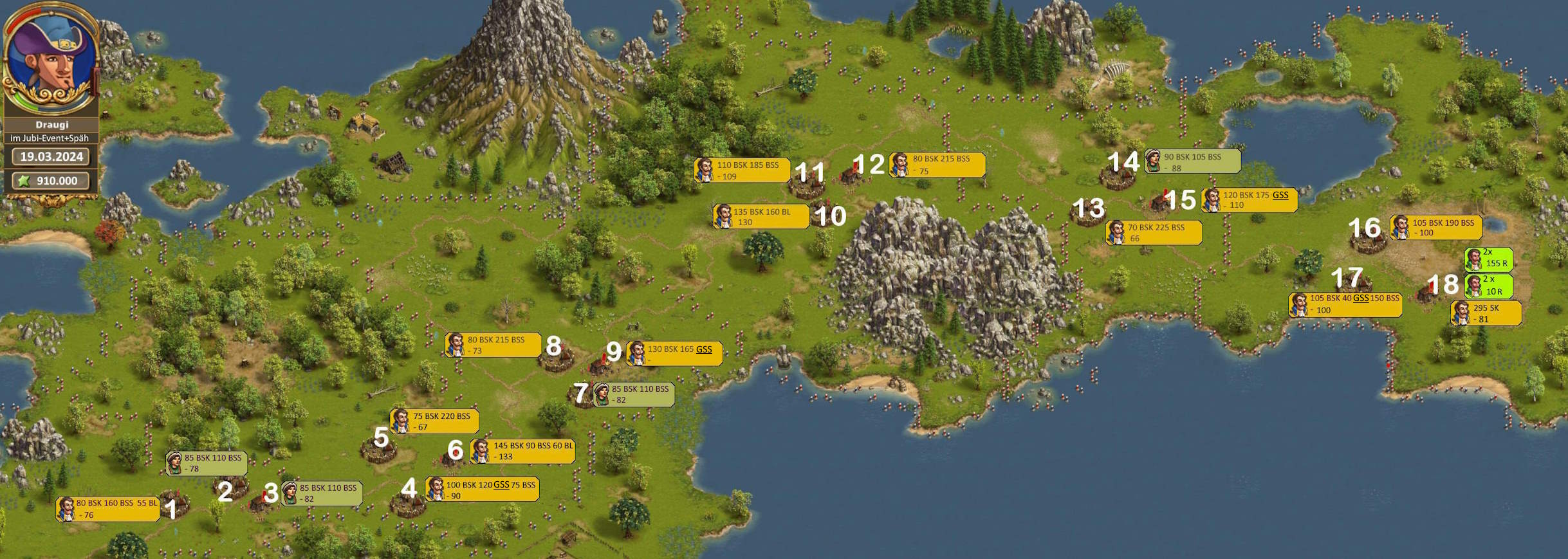Select the 80 BSK 160 BSS 55 BL troop card
The height and width of the screenshot is (559, 1568).
(x=107, y=509)
